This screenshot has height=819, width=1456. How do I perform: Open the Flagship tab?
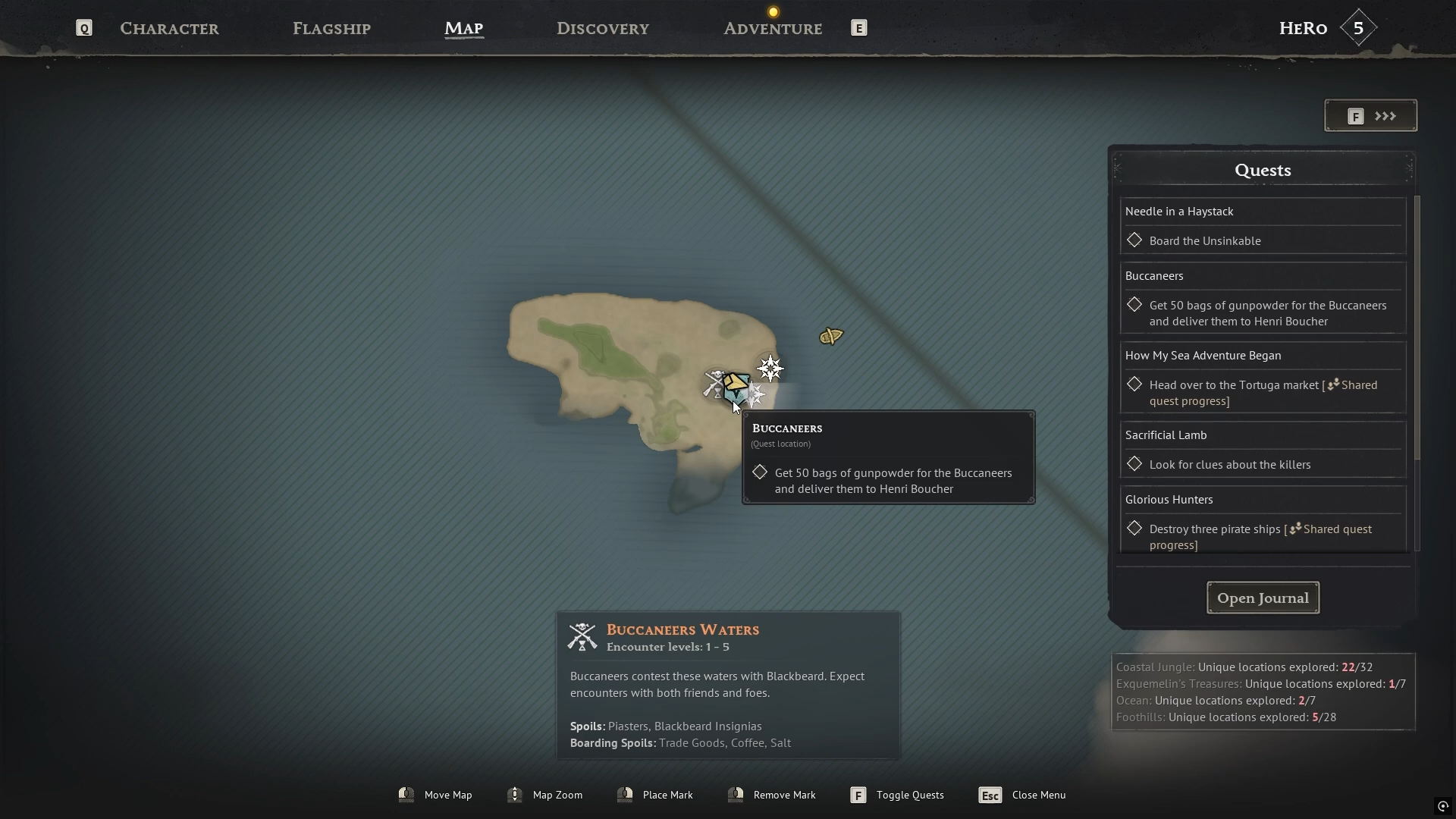[331, 29]
